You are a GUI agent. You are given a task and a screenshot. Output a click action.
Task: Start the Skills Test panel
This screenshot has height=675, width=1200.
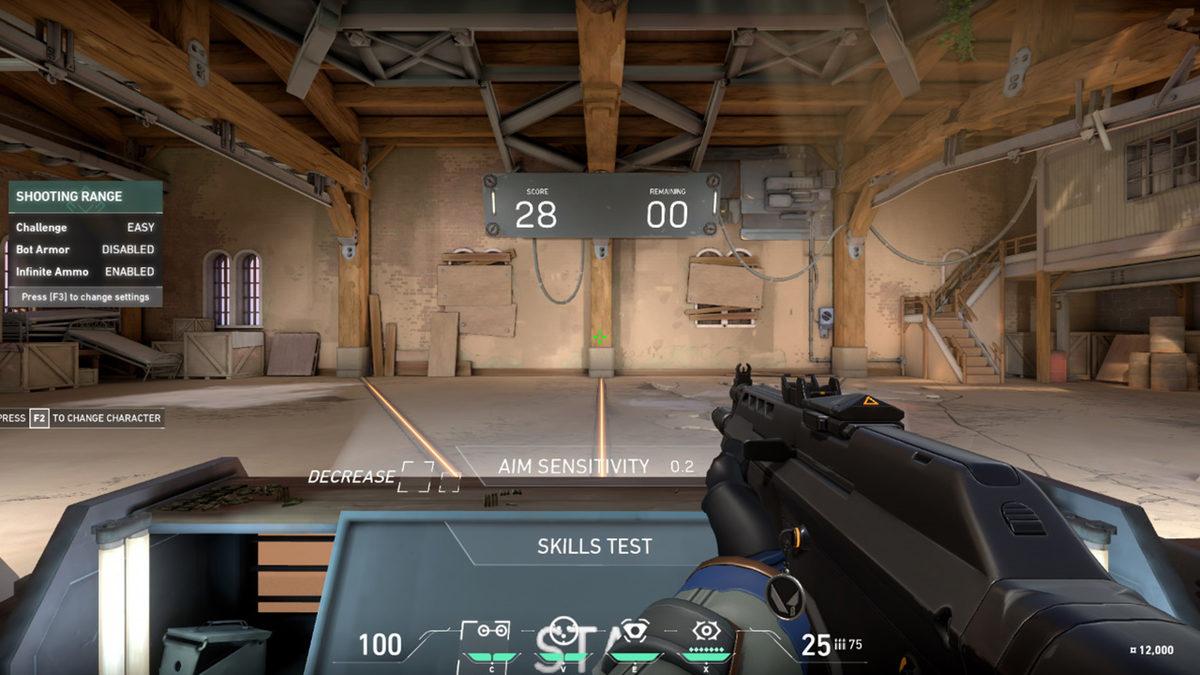[x=594, y=547]
